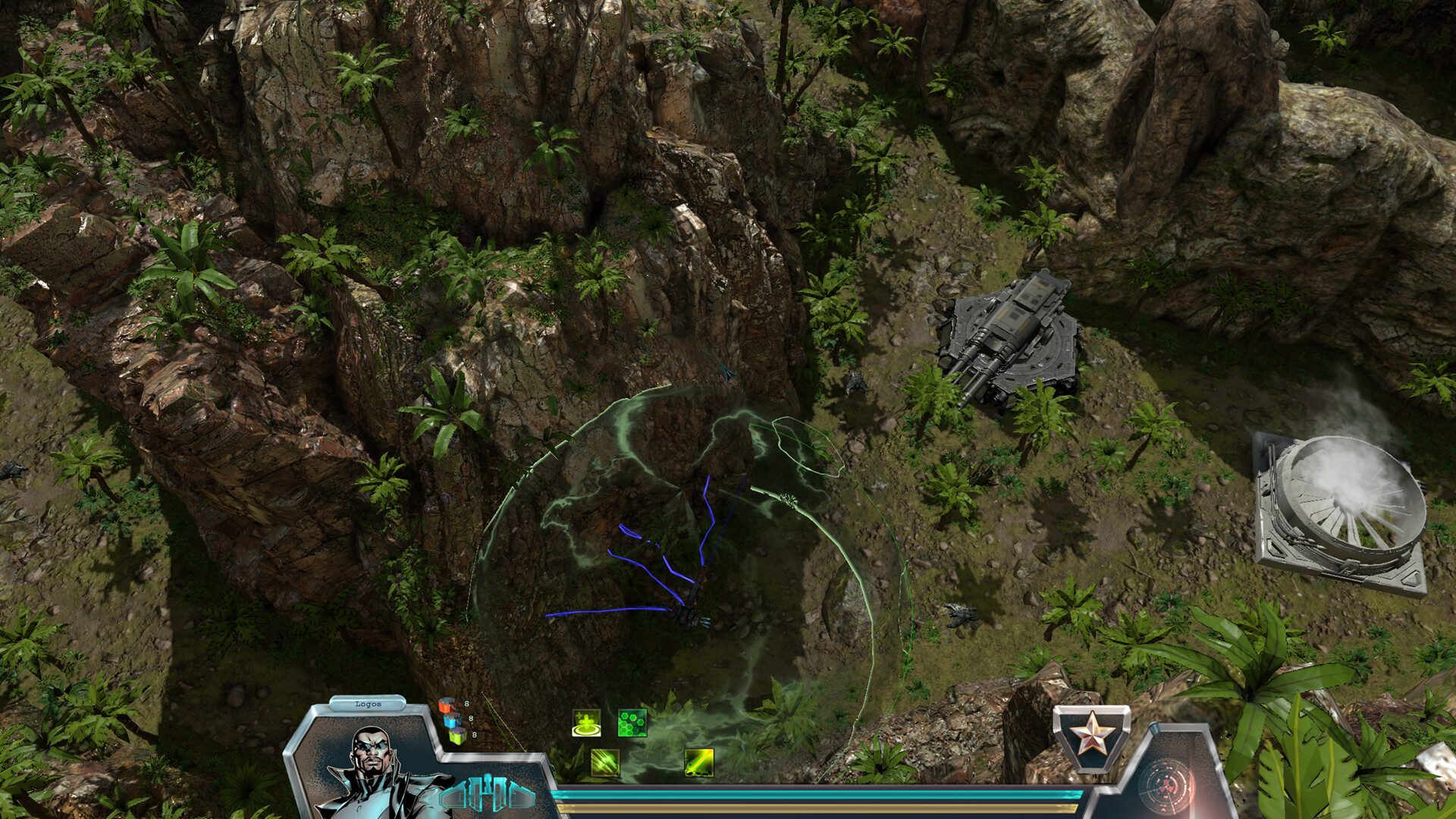Click the teal ship insignia above the status bars
Screen dimensions: 1456x819
click(488, 794)
